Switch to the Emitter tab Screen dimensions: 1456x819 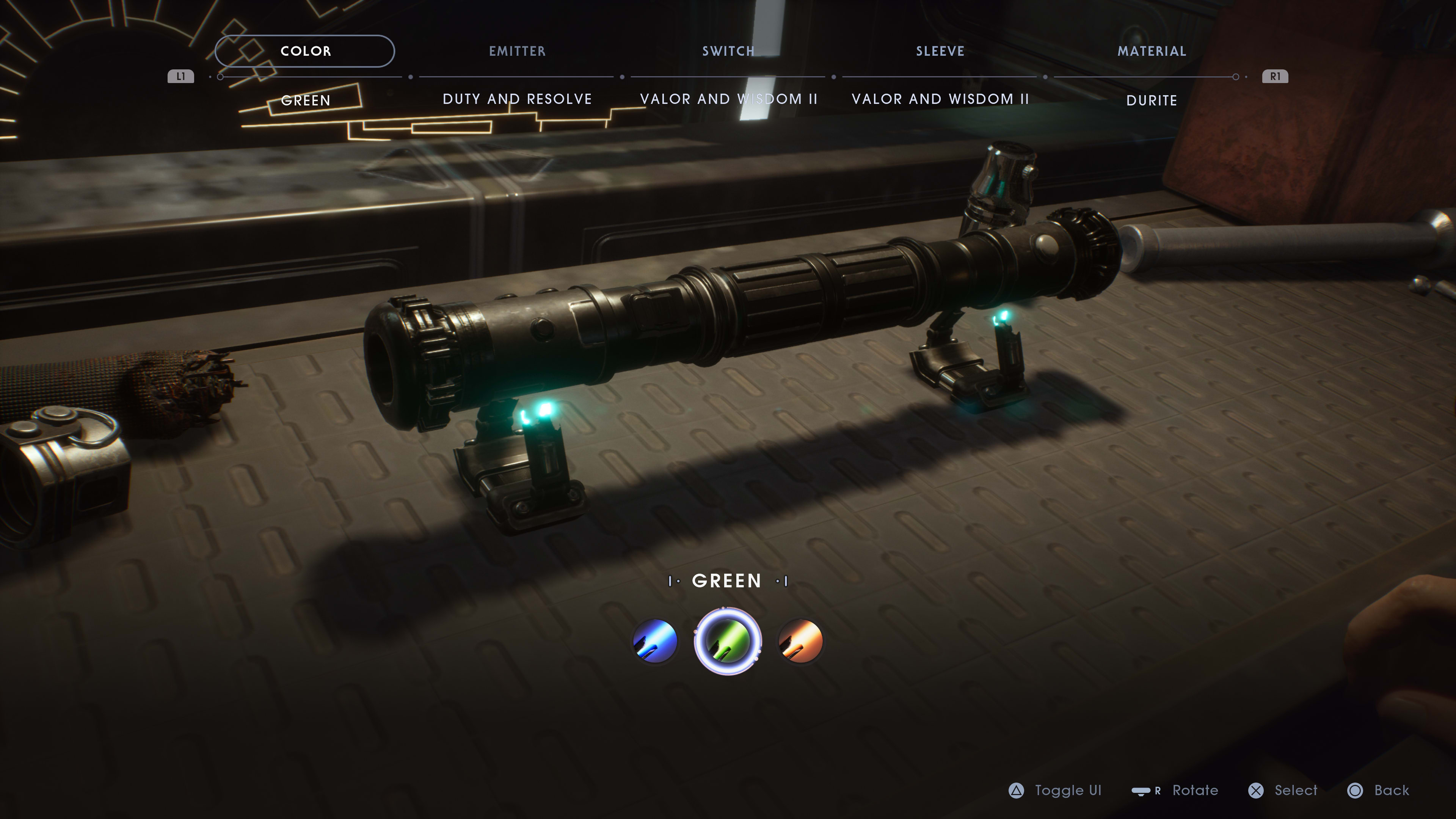click(x=517, y=52)
